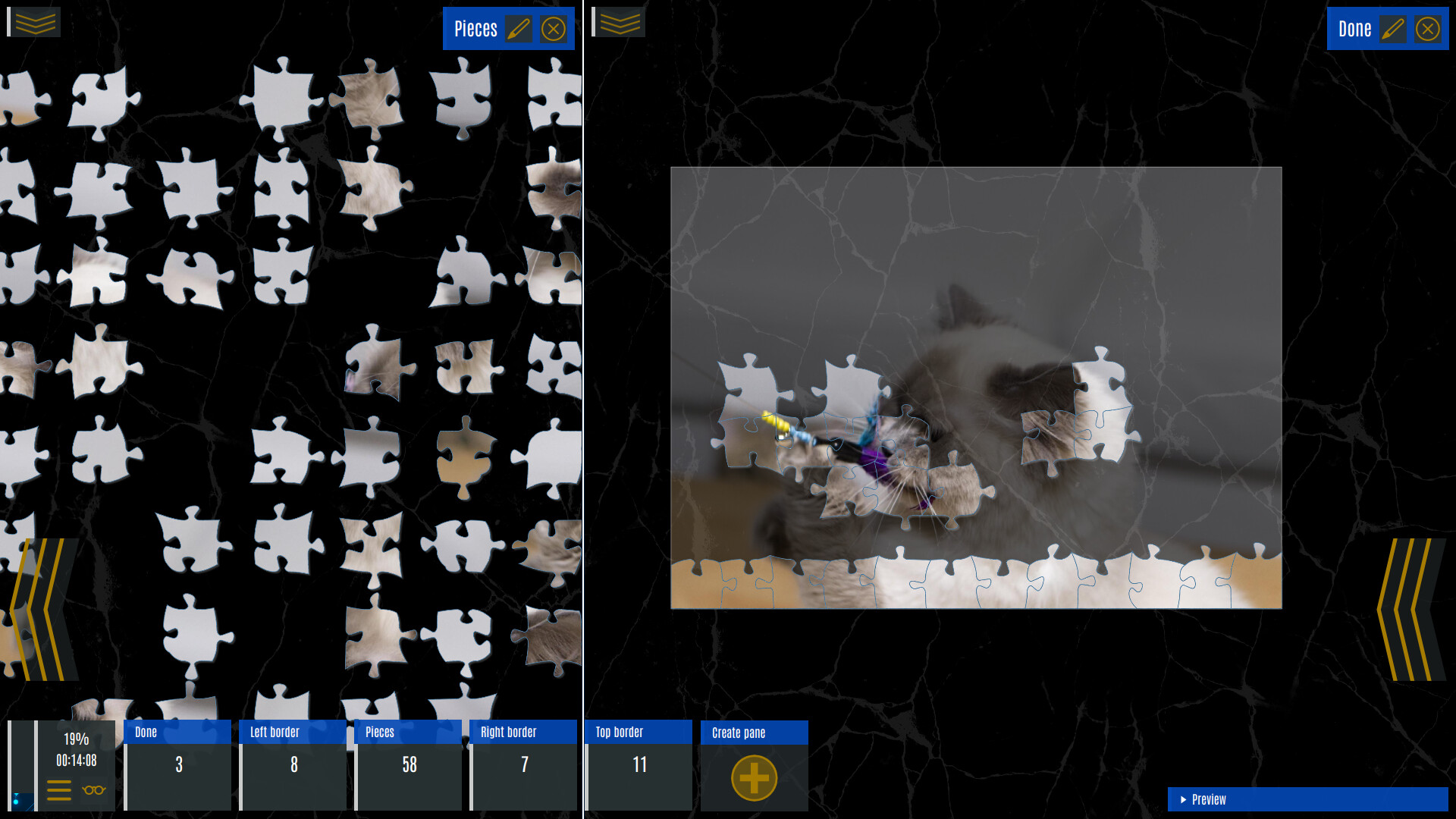Open the stacked layers menu in the Done pane

(620, 22)
